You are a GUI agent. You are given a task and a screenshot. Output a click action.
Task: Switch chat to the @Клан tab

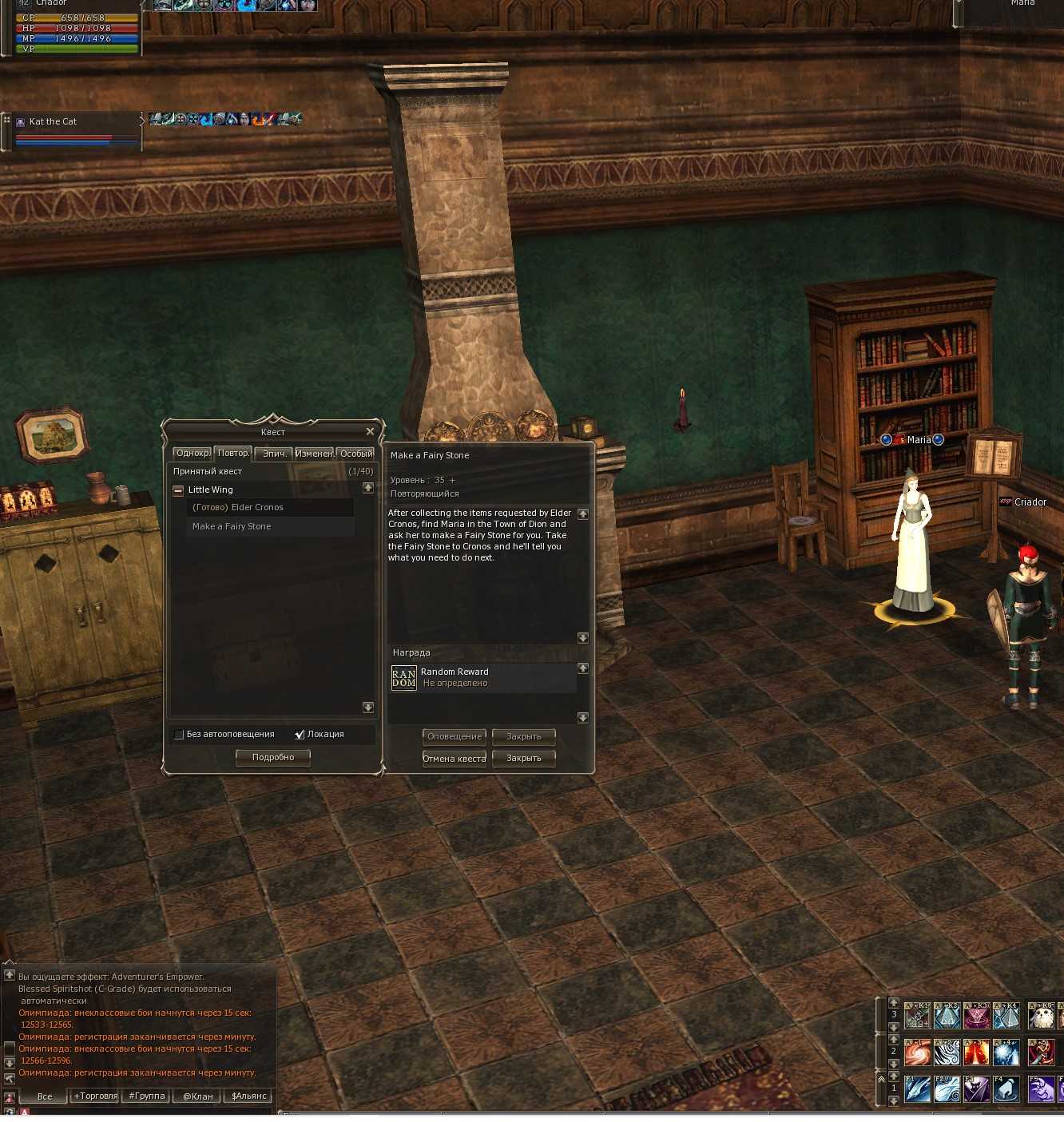pyautogui.click(x=197, y=1096)
